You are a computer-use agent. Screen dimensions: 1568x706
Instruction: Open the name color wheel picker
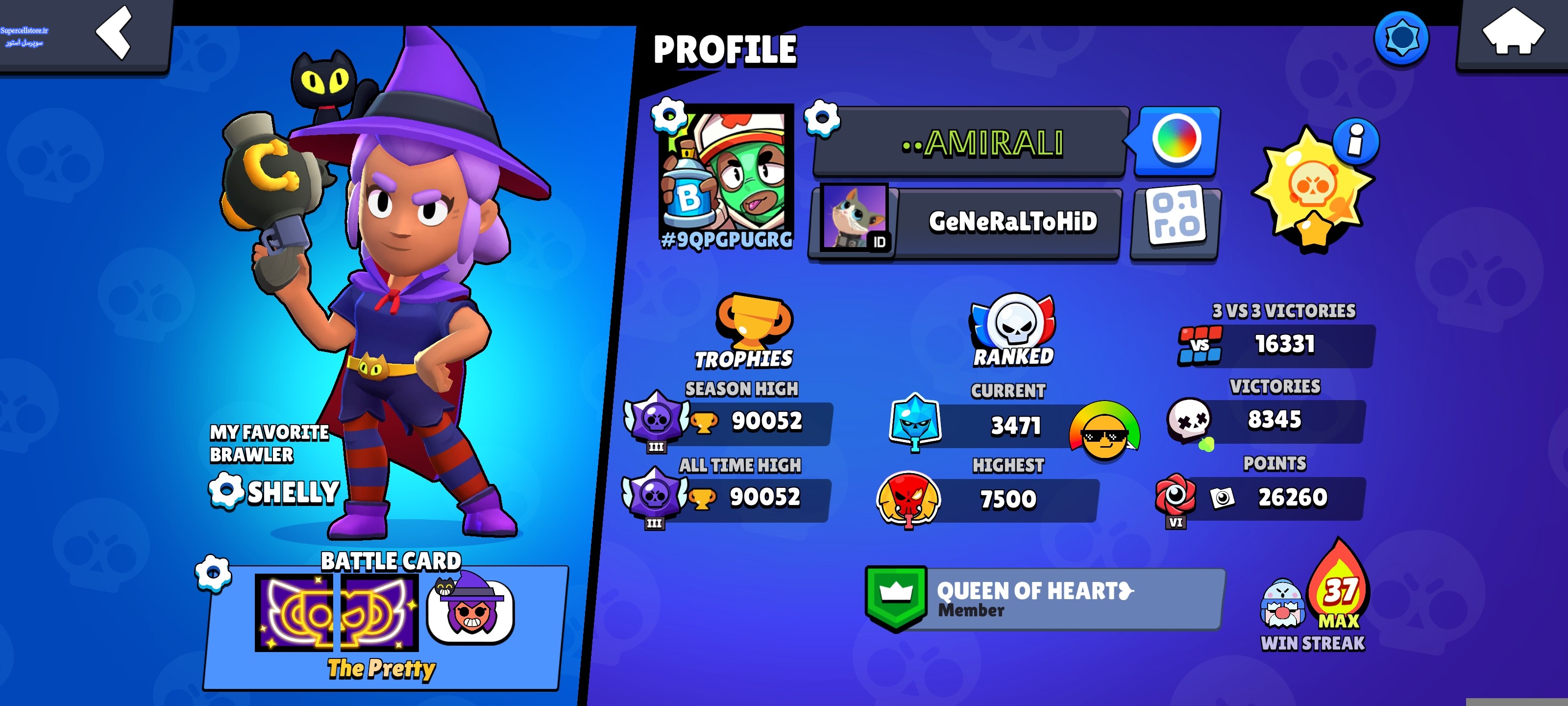tap(1176, 140)
